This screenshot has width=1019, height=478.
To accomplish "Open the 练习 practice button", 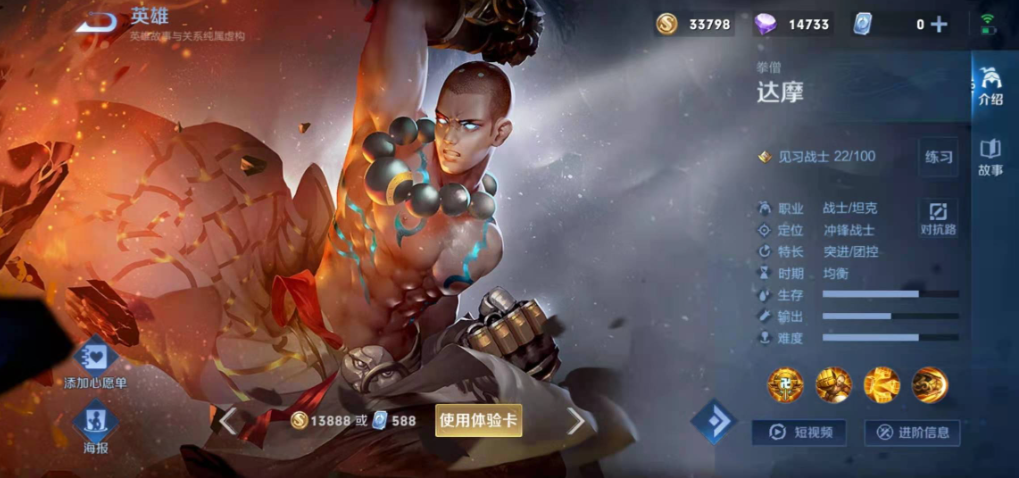I will 938,157.
